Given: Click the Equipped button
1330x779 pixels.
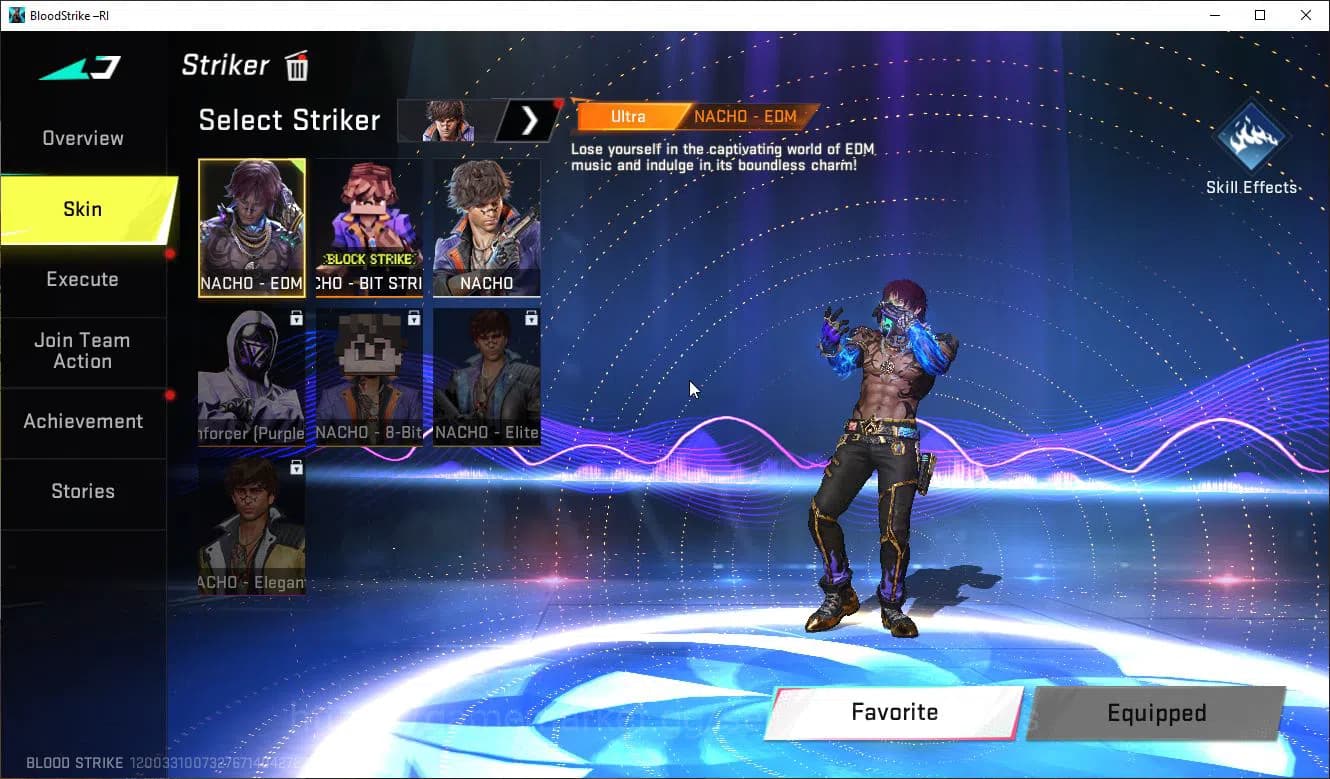Looking at the screenshot, I should pyautogui.click(x=1156, y=713).
